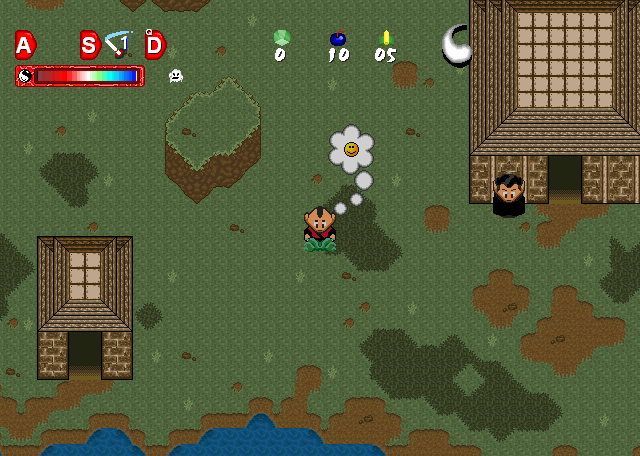Select the tool equipped beside S

118,44
